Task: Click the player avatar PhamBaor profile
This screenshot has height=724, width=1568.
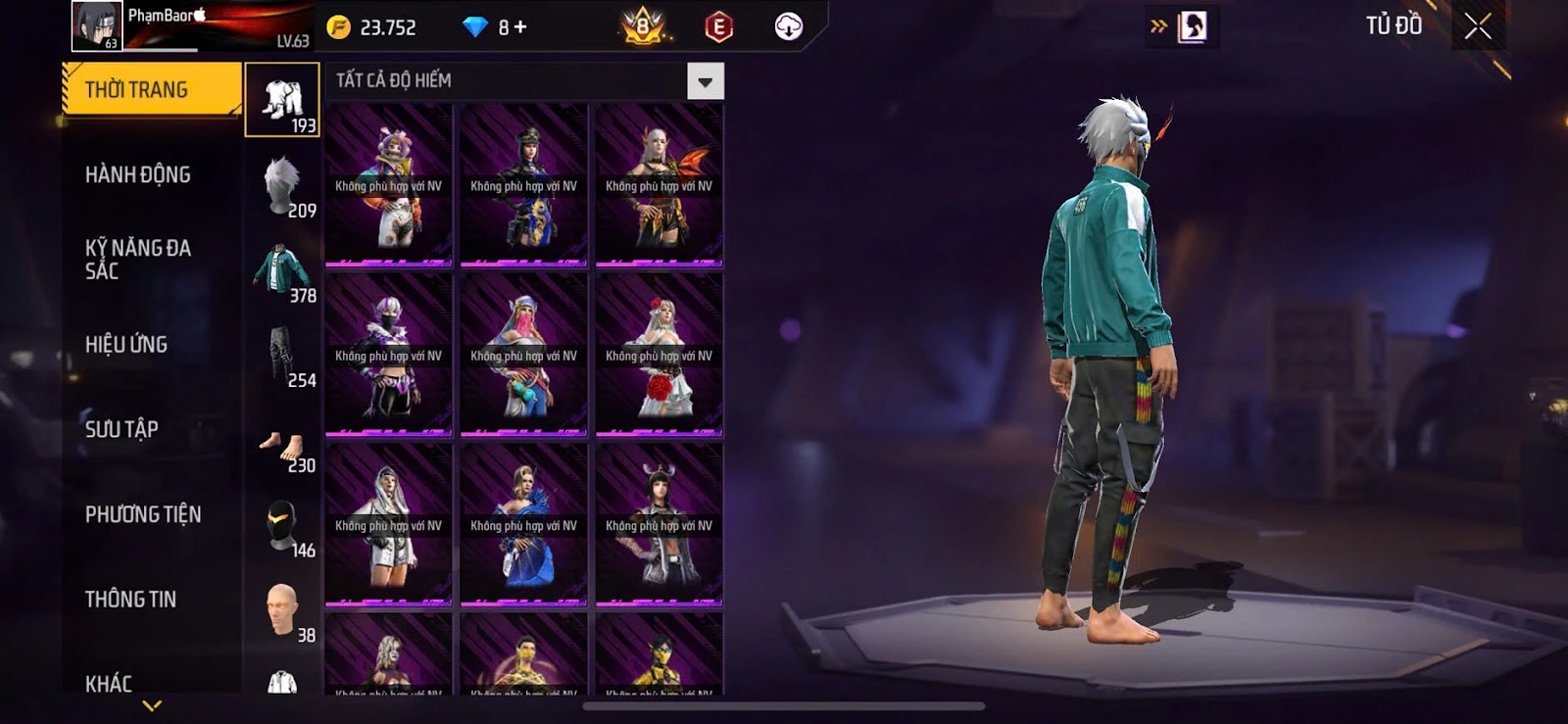Action: [x=96, y=26]
